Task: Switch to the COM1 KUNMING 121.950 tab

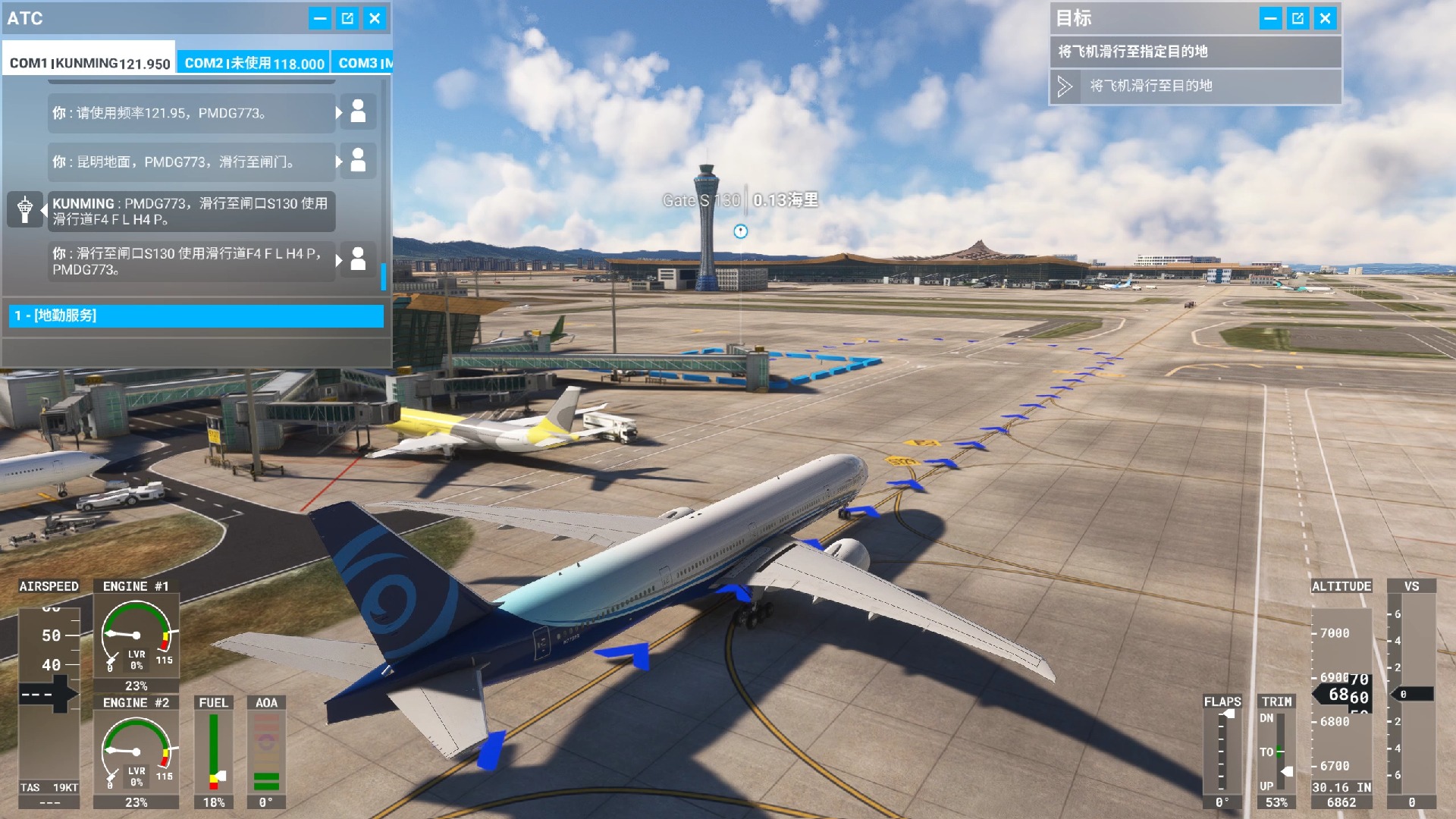Action: coord(89,64)
